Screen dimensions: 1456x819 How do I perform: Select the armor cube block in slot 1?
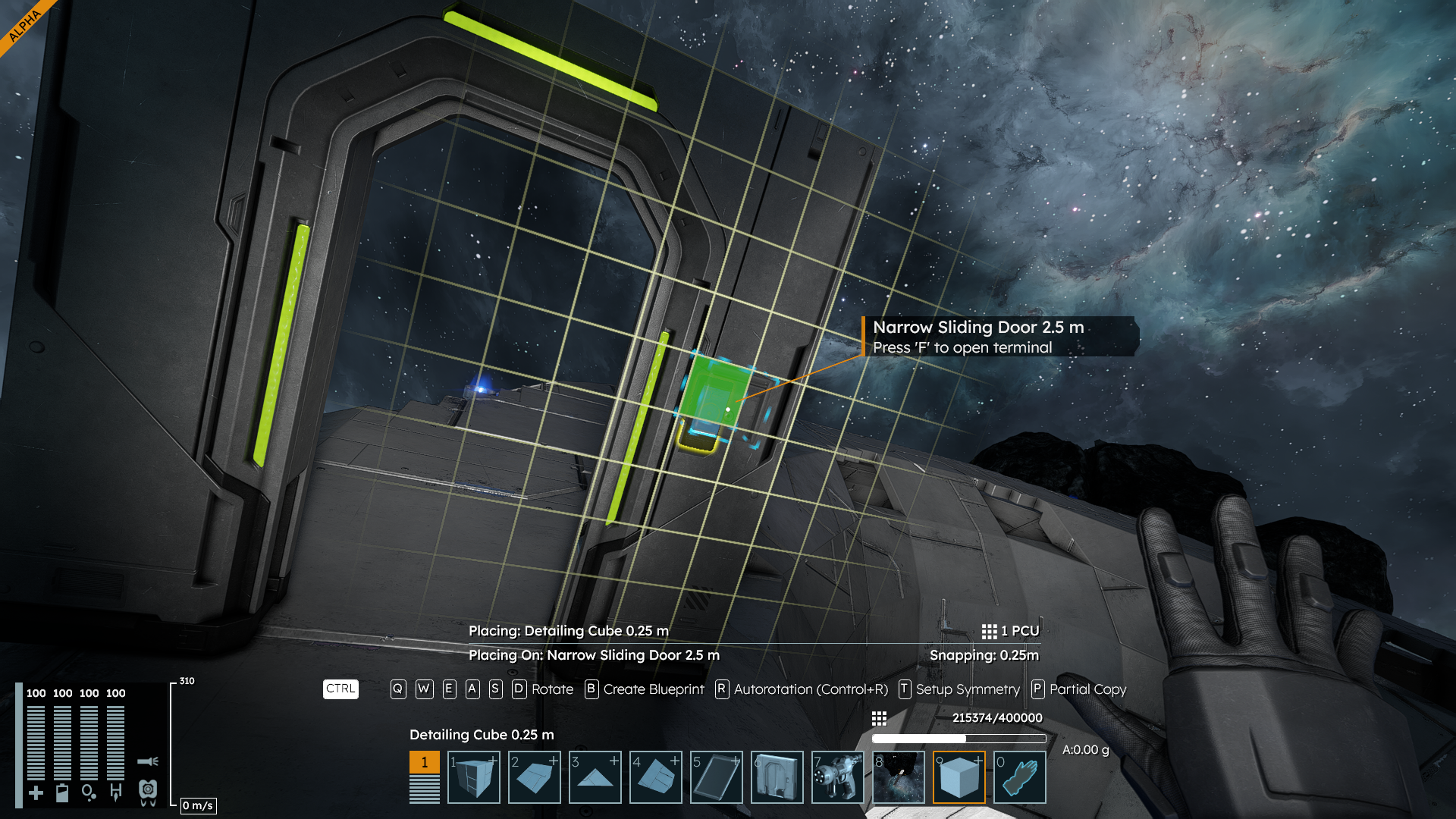(x=474, y=777)
